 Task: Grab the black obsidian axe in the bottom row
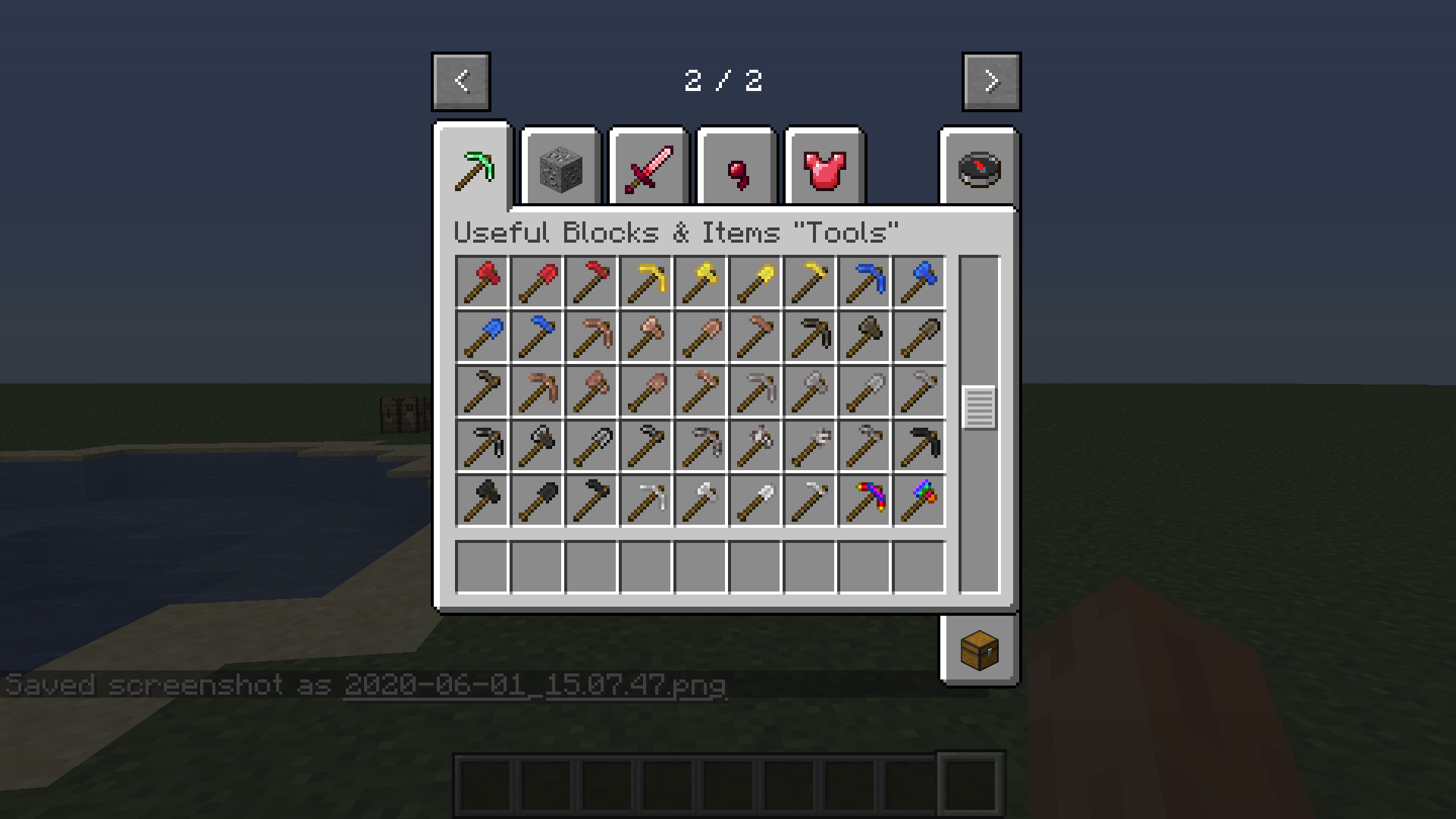pos(482,500)
